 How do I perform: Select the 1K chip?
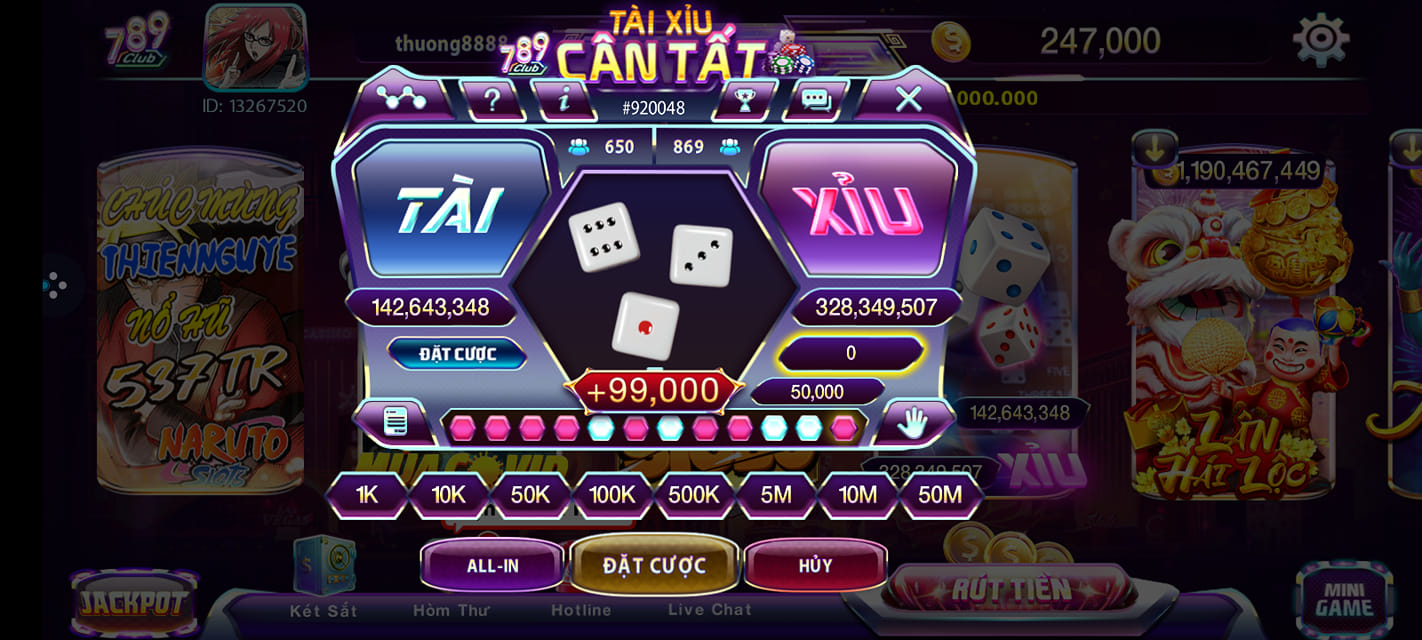pos(367,494)
